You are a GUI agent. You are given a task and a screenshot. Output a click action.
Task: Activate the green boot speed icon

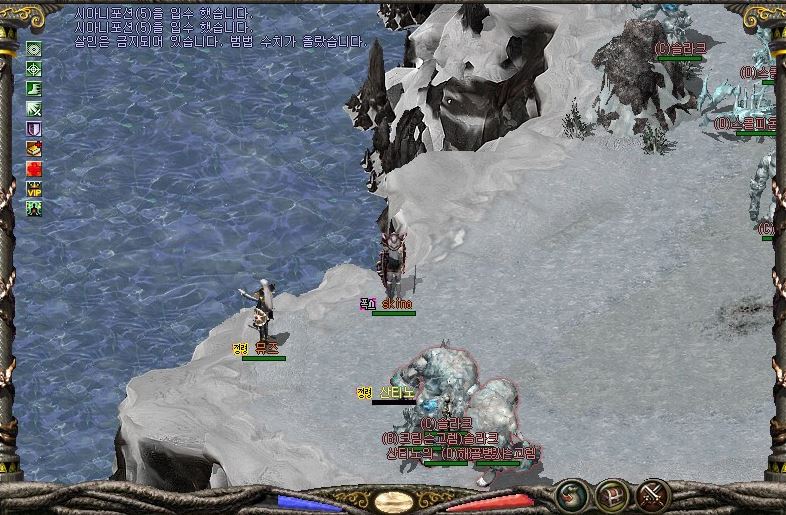pos(34,88)
